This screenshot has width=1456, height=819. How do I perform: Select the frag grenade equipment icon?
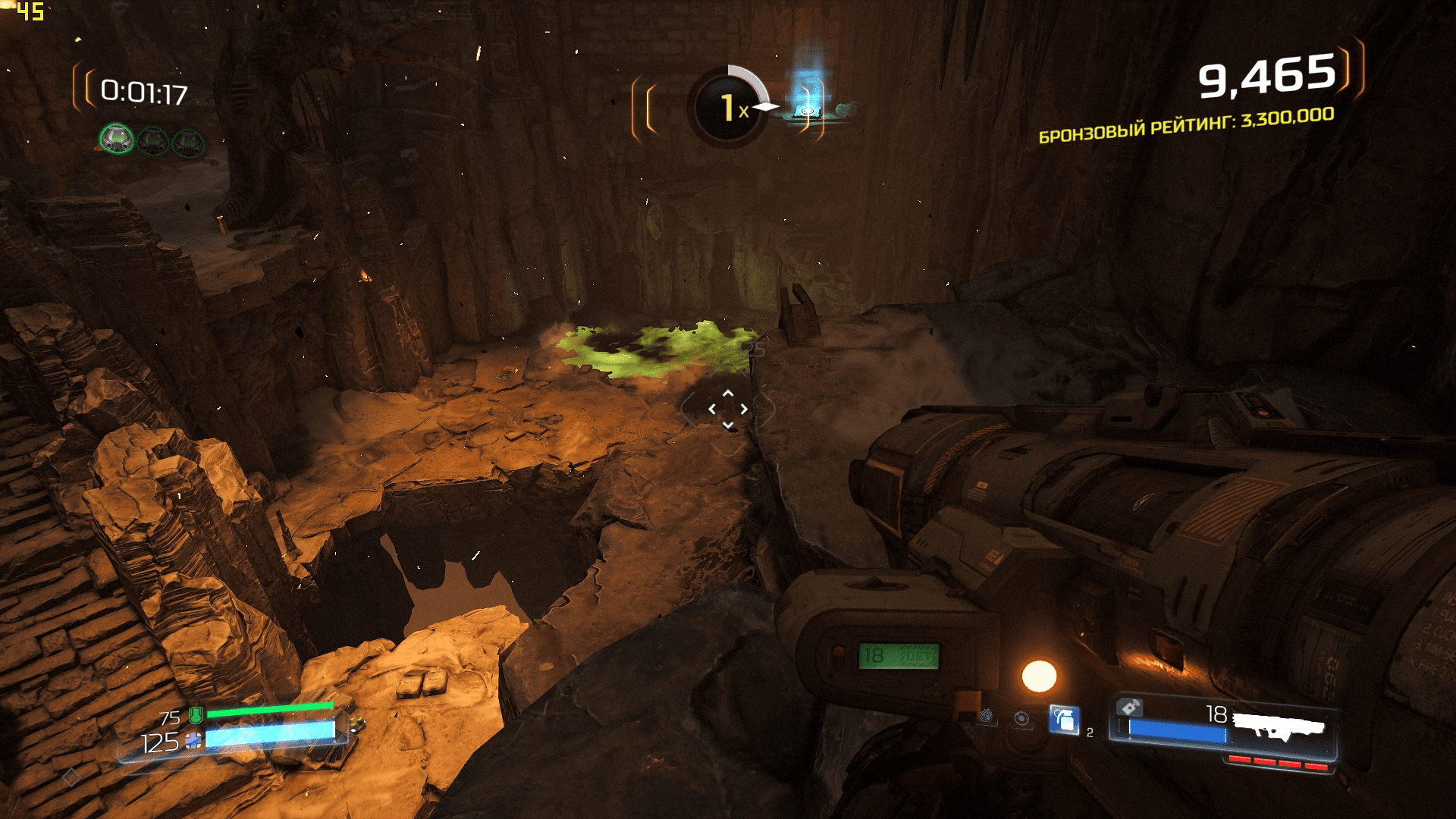coord(1064,720)
